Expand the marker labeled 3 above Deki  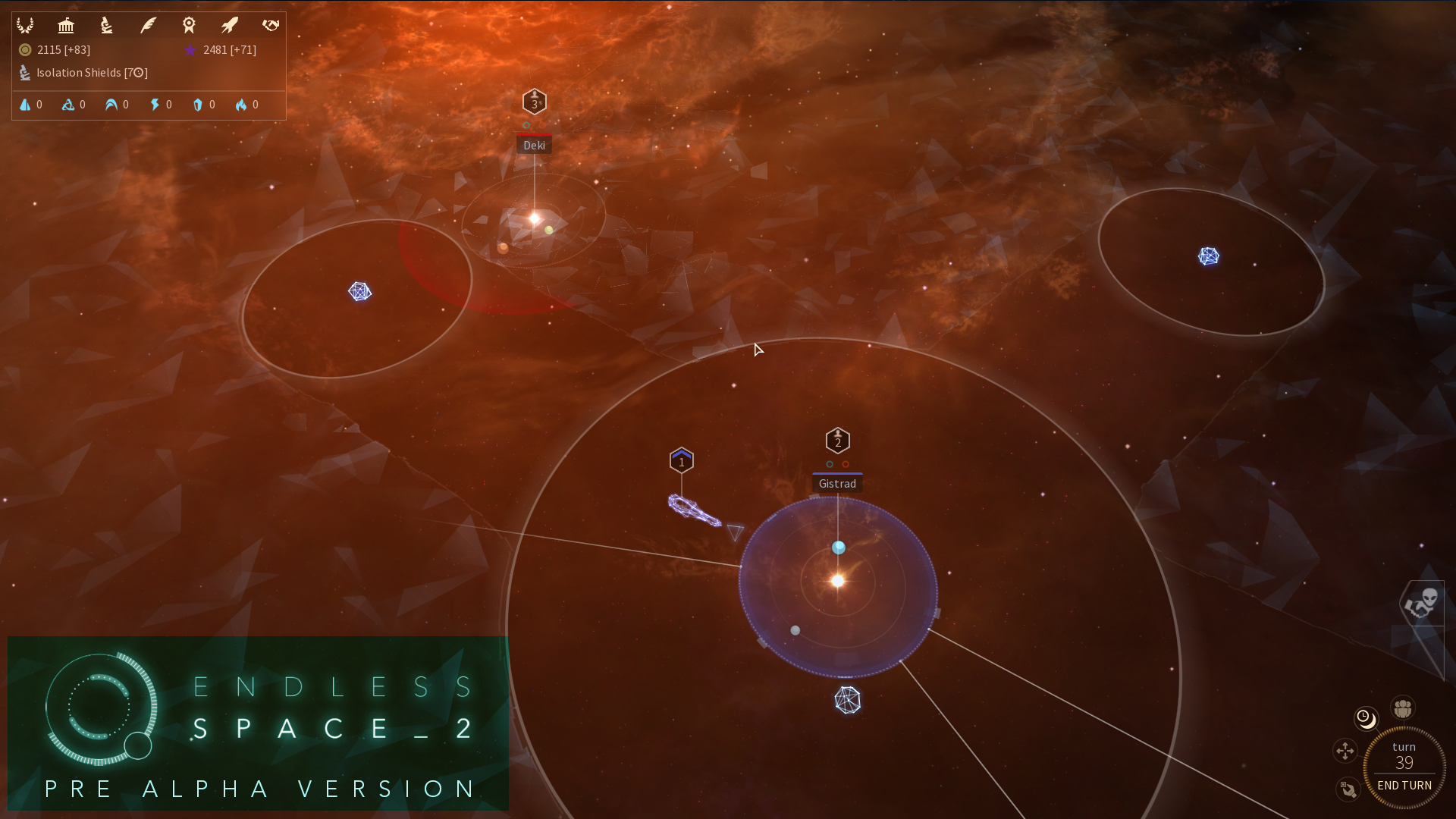coord(535,102)
